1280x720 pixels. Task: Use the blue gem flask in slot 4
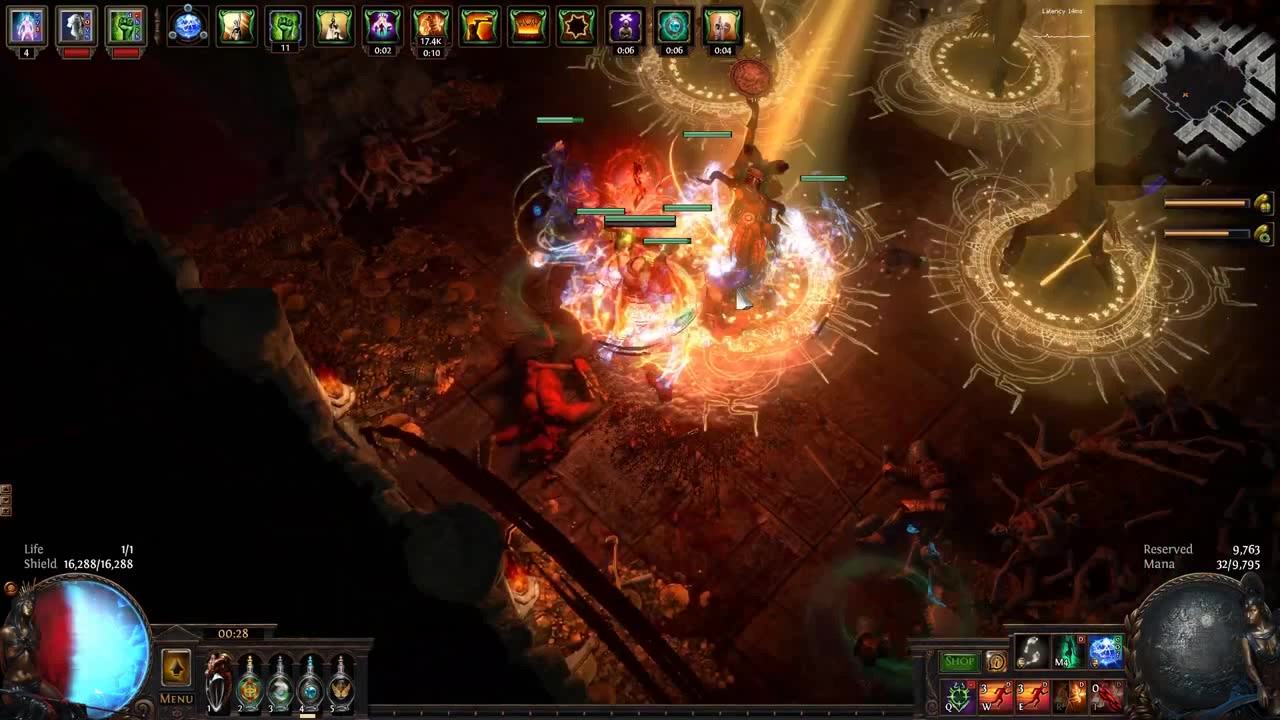click(x=311, y=682)
